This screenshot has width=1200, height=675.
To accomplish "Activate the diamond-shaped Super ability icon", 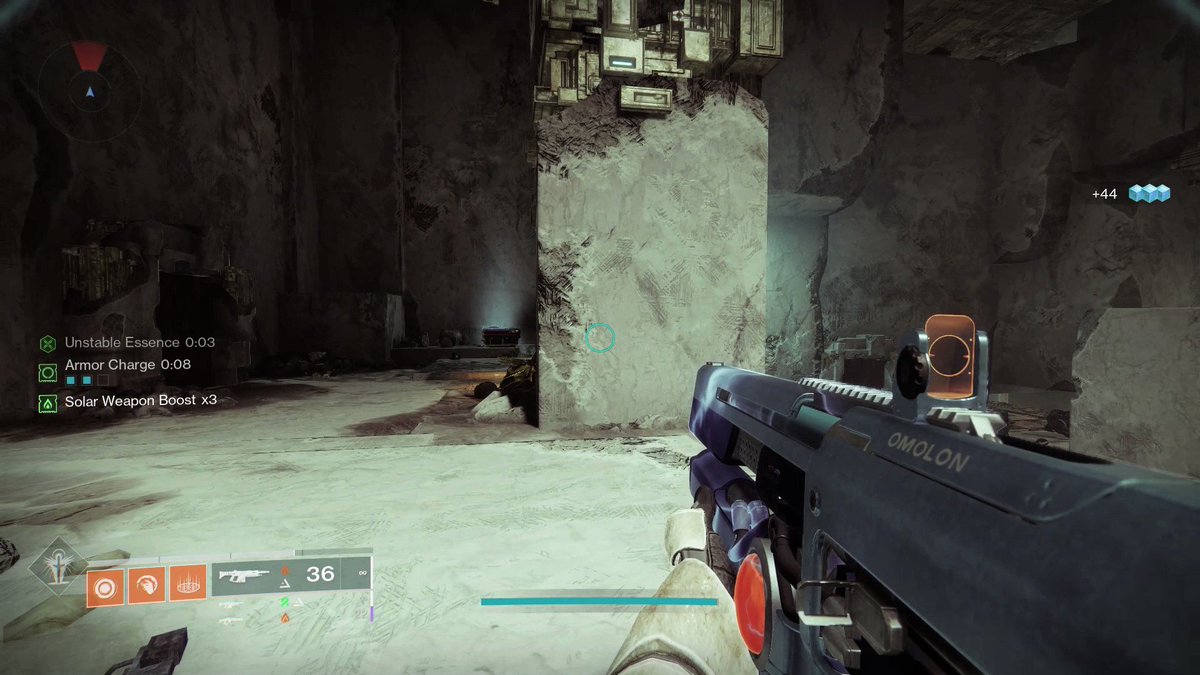I will [x=55, y=568].
